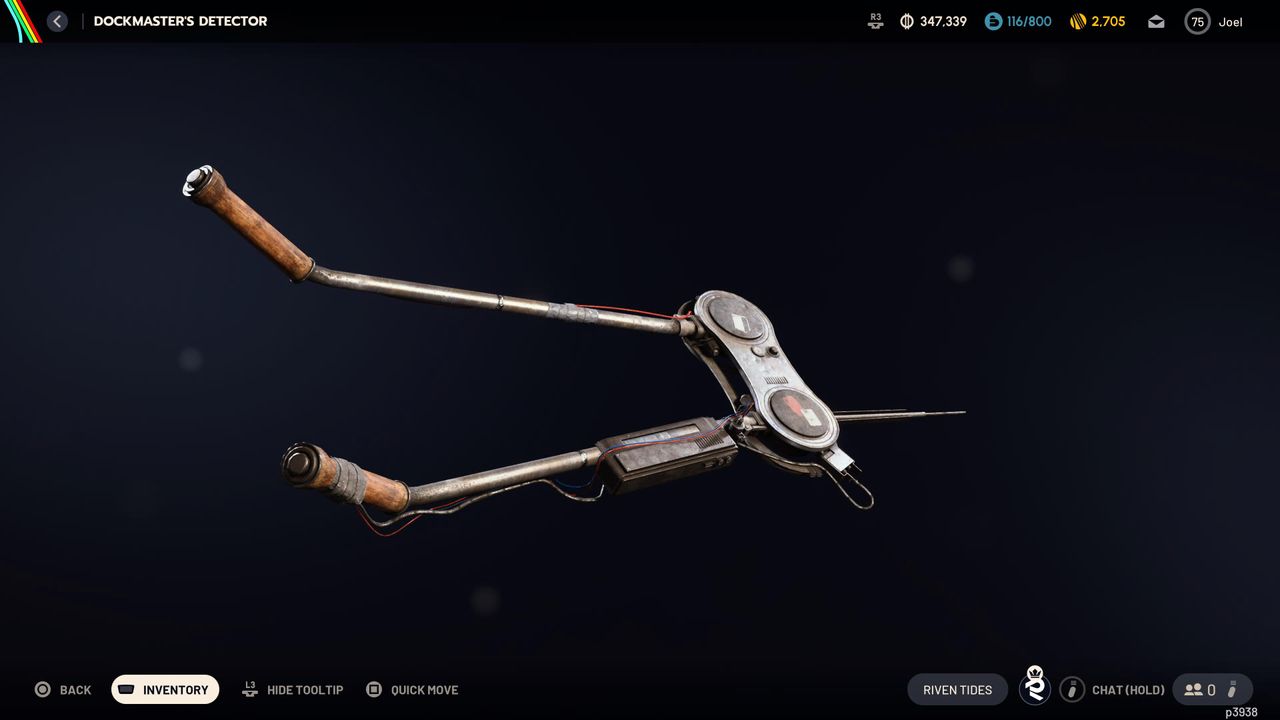
Task: Select the Inventory tab
Action: pos(165,689)
